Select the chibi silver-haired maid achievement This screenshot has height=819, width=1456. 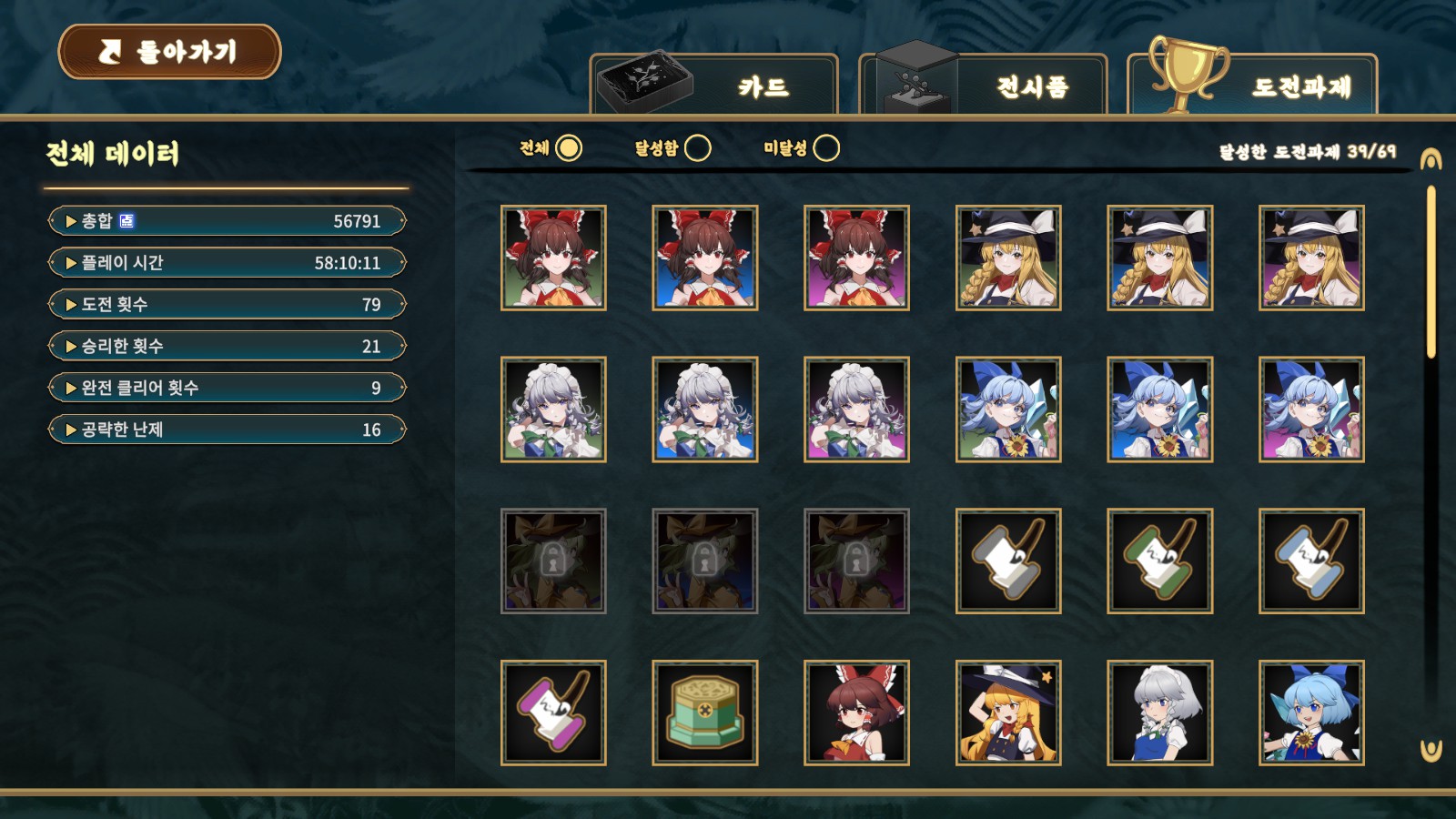click(x=1159, y=713)
